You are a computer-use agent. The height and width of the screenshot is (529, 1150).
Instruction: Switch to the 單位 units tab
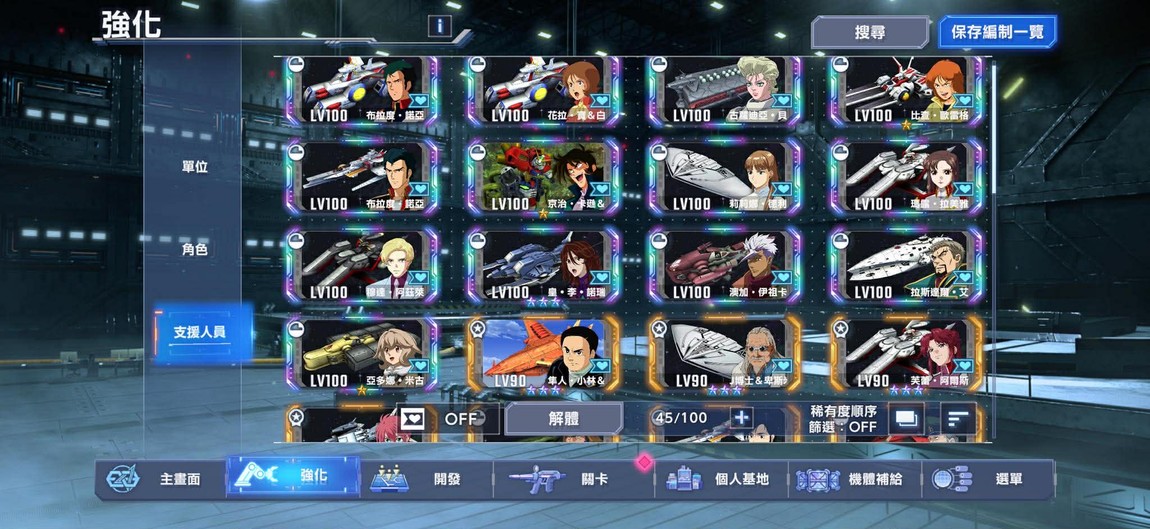[x=194, y=166]
